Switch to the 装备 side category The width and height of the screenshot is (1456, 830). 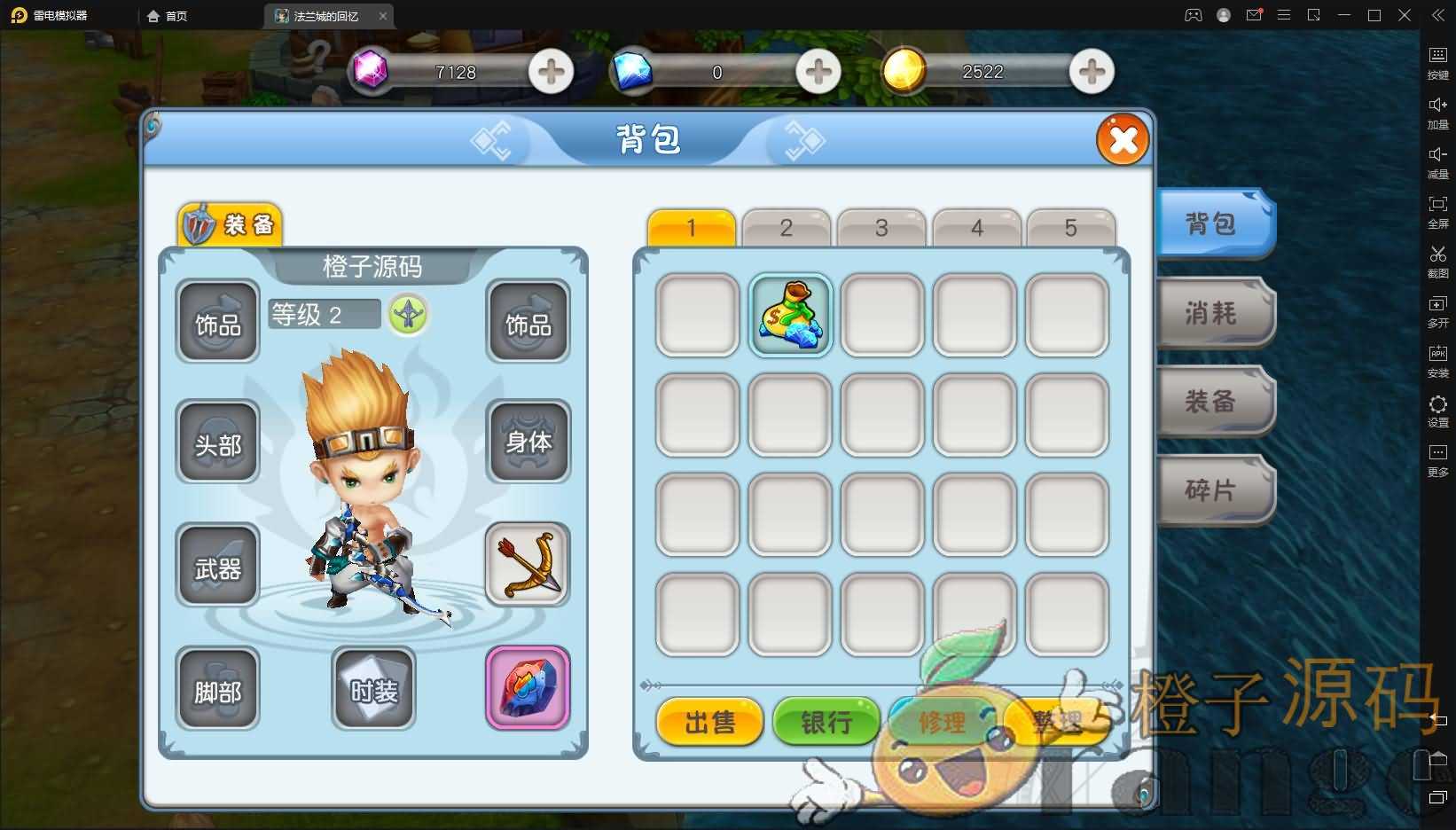tap(1213, 402)
